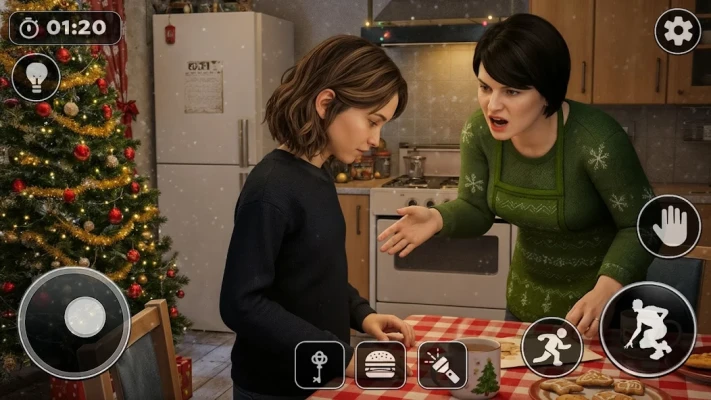Viewport: 711px width, 400px height.
Task: Select the burger item slot
Action: [381, 364]
